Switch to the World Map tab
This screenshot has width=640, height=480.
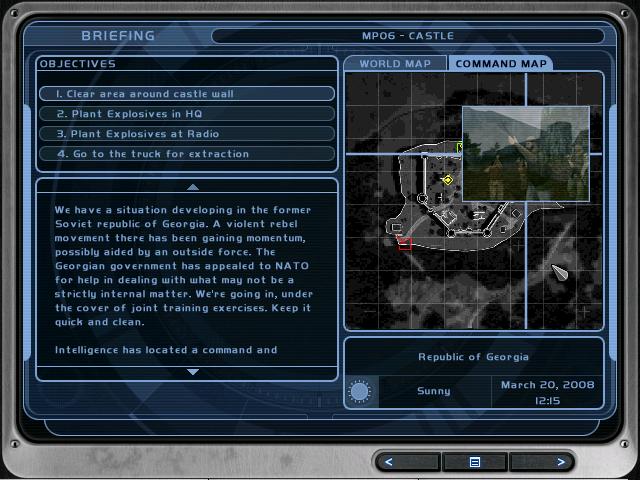[395, 64]
